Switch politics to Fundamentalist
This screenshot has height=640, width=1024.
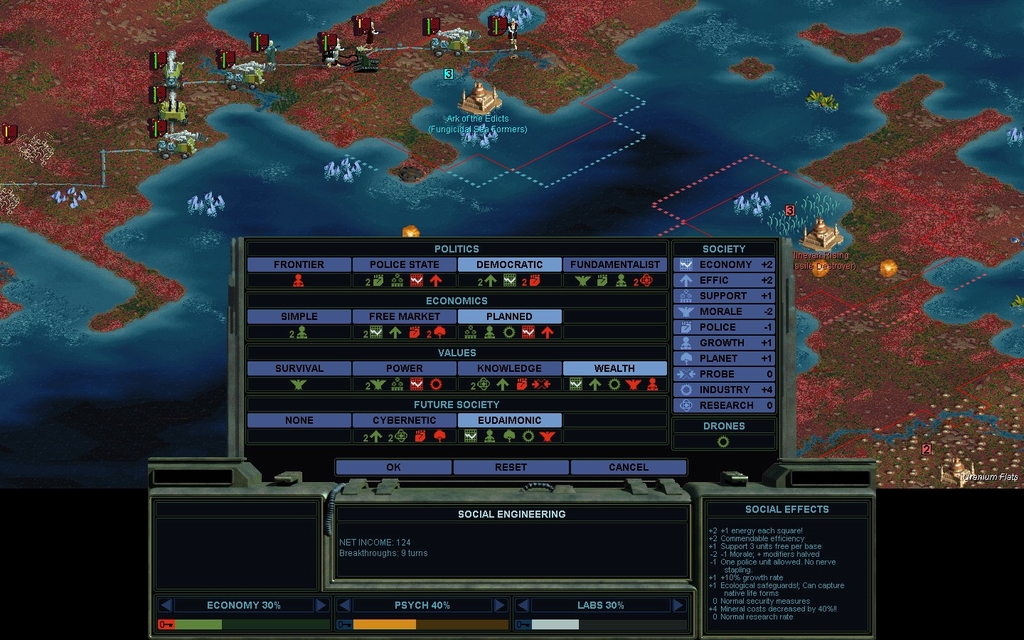[615, 265]
